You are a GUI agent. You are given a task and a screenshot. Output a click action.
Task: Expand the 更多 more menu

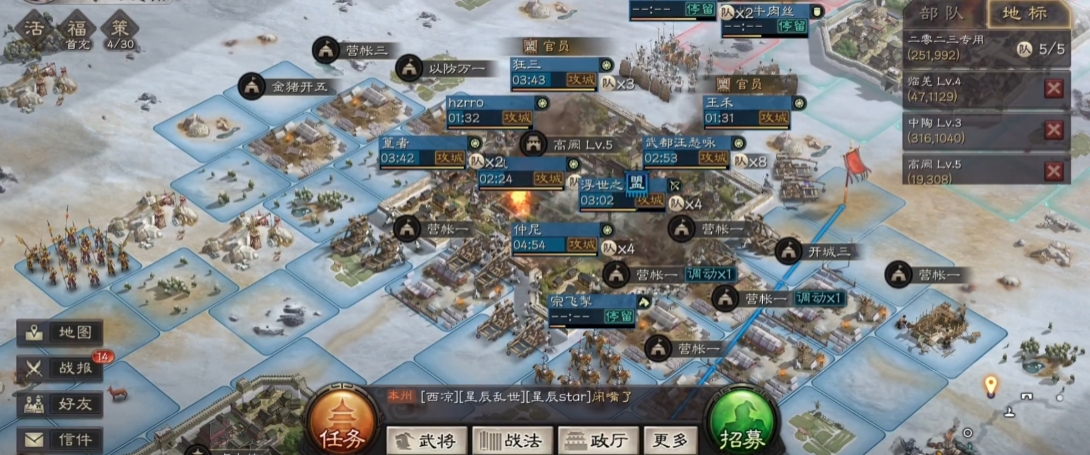[670, 440]
